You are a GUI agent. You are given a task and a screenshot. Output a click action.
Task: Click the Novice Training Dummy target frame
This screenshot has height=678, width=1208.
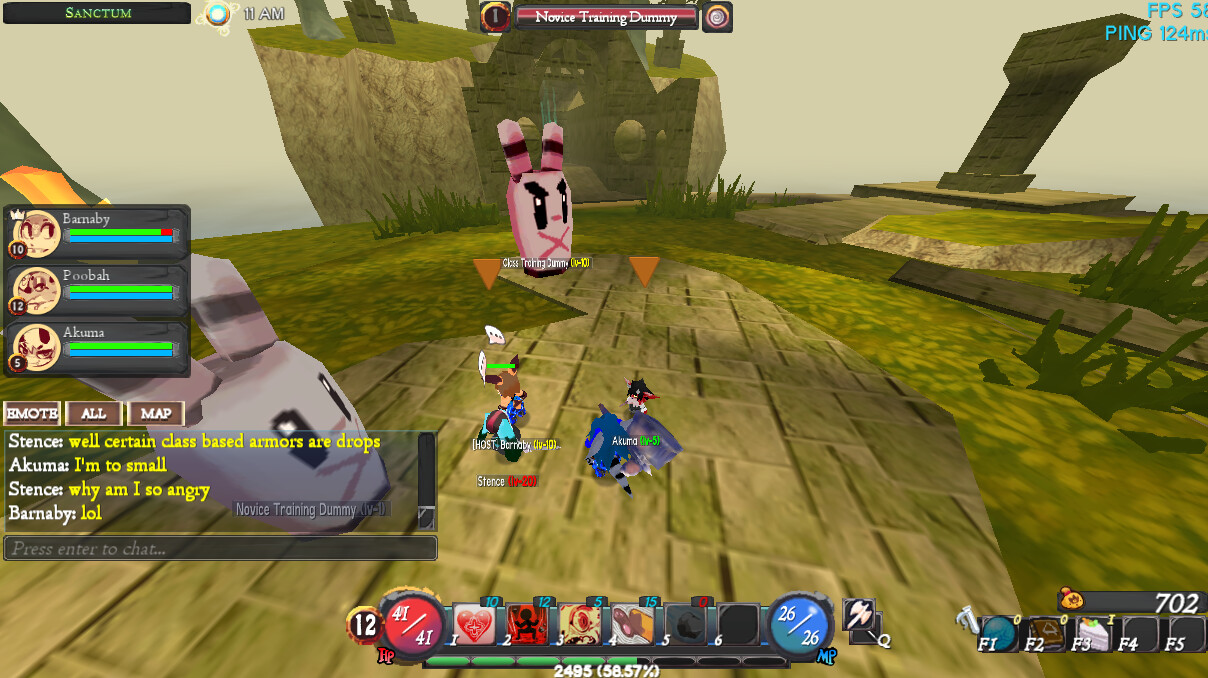[x=606, y=17]
